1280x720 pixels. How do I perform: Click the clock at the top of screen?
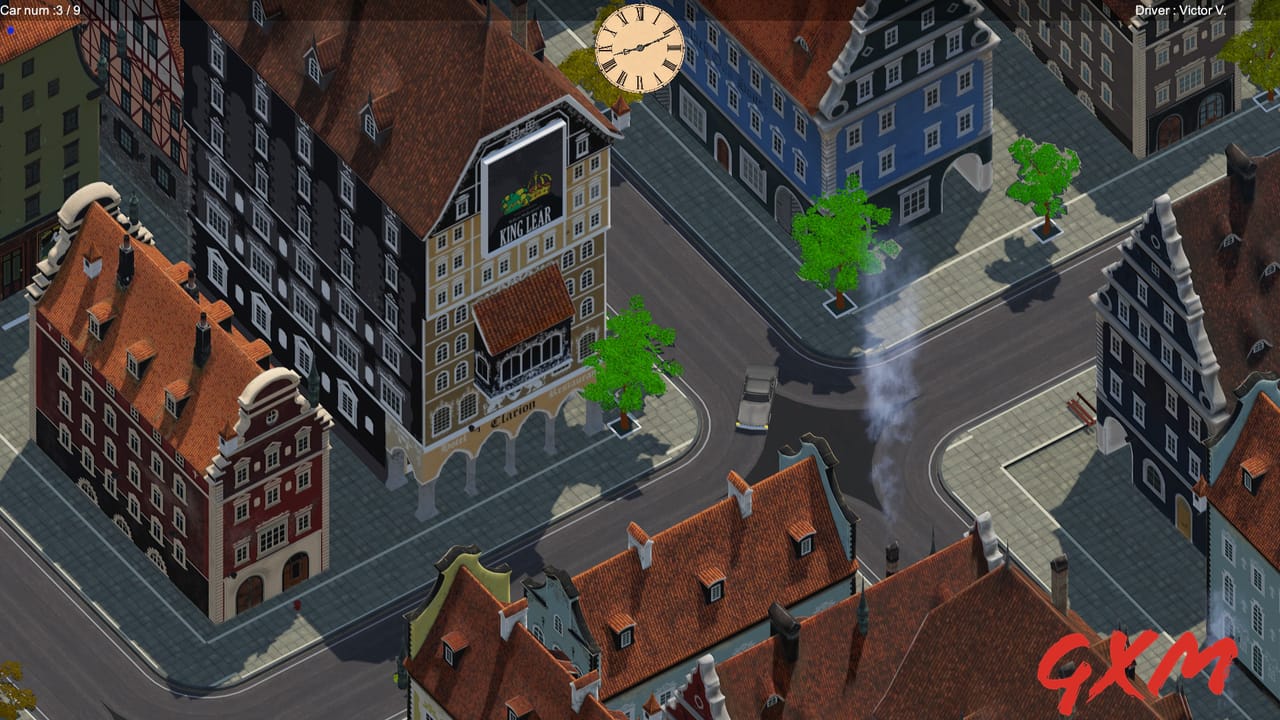tap(638, 48)
